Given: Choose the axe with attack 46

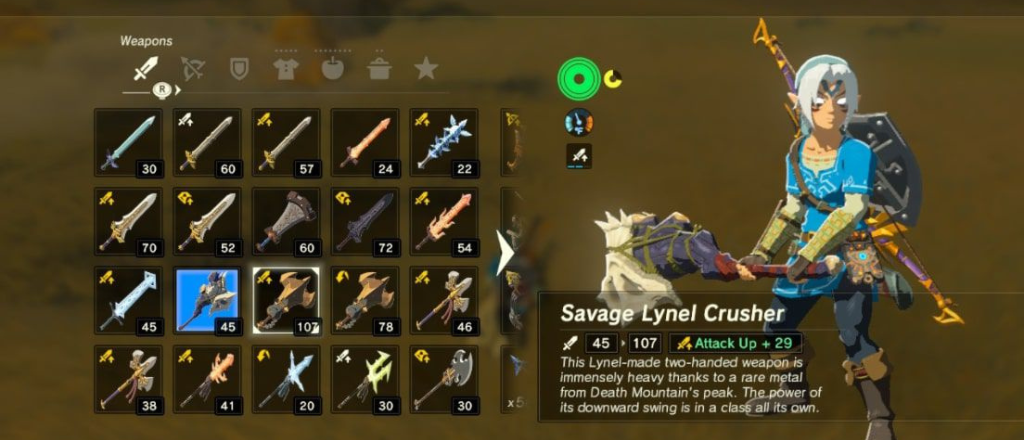Looking at the screenshot, I should 443,299.
